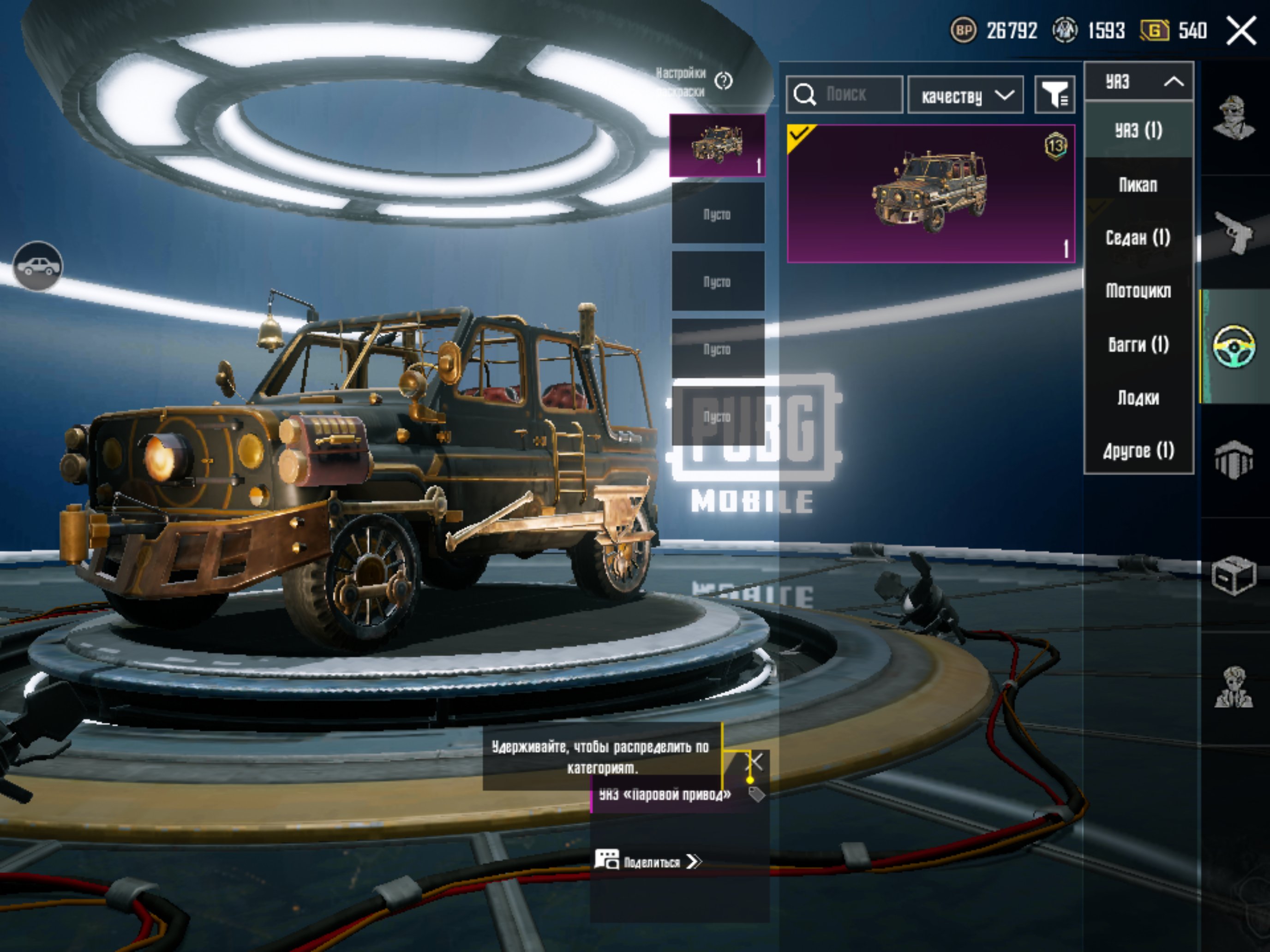The width and height of the screenshot is (1270, 952).
Task: Open the help question mark icon
Action: point(724,82)
